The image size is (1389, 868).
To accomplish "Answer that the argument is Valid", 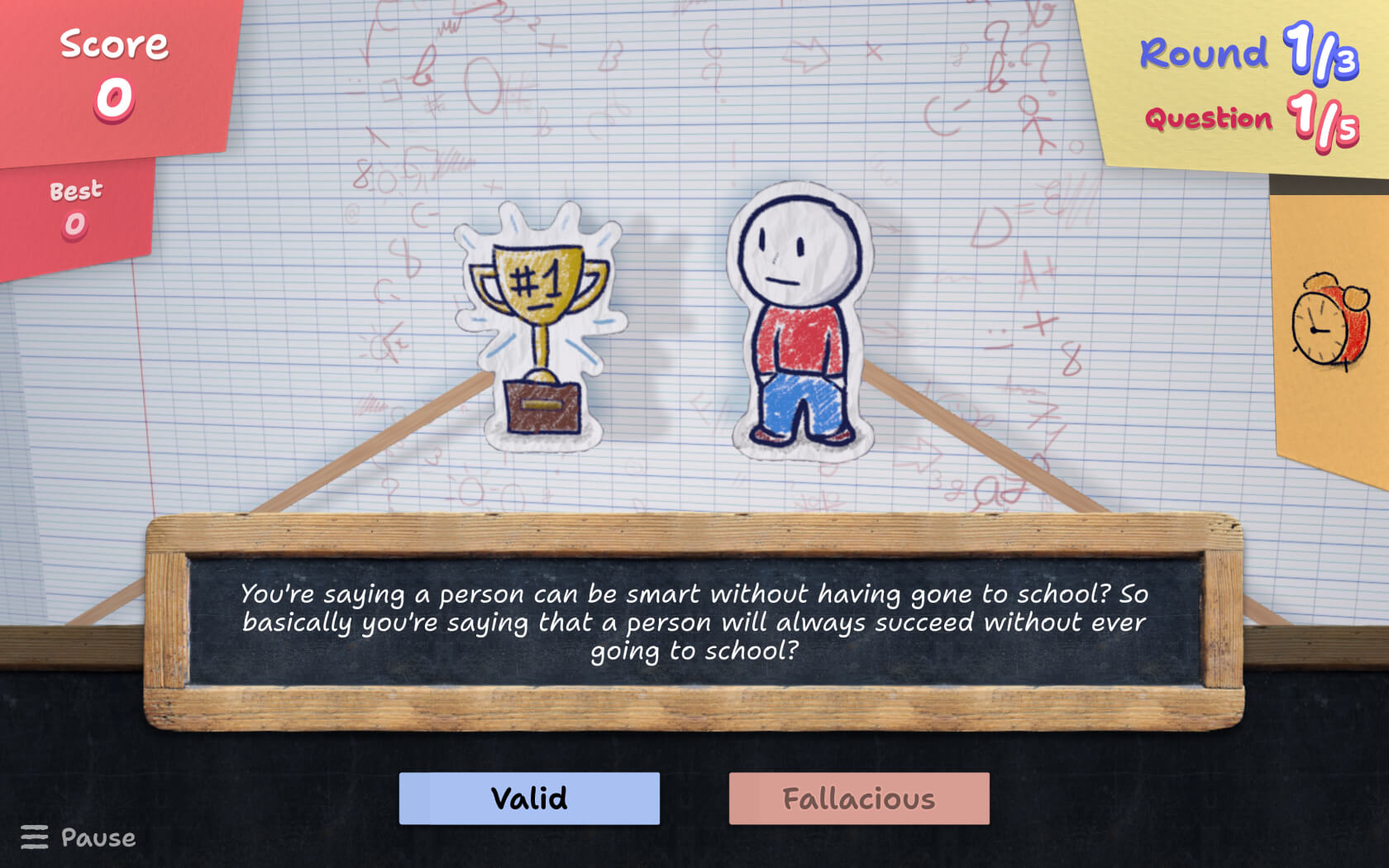I will point(529,799).
